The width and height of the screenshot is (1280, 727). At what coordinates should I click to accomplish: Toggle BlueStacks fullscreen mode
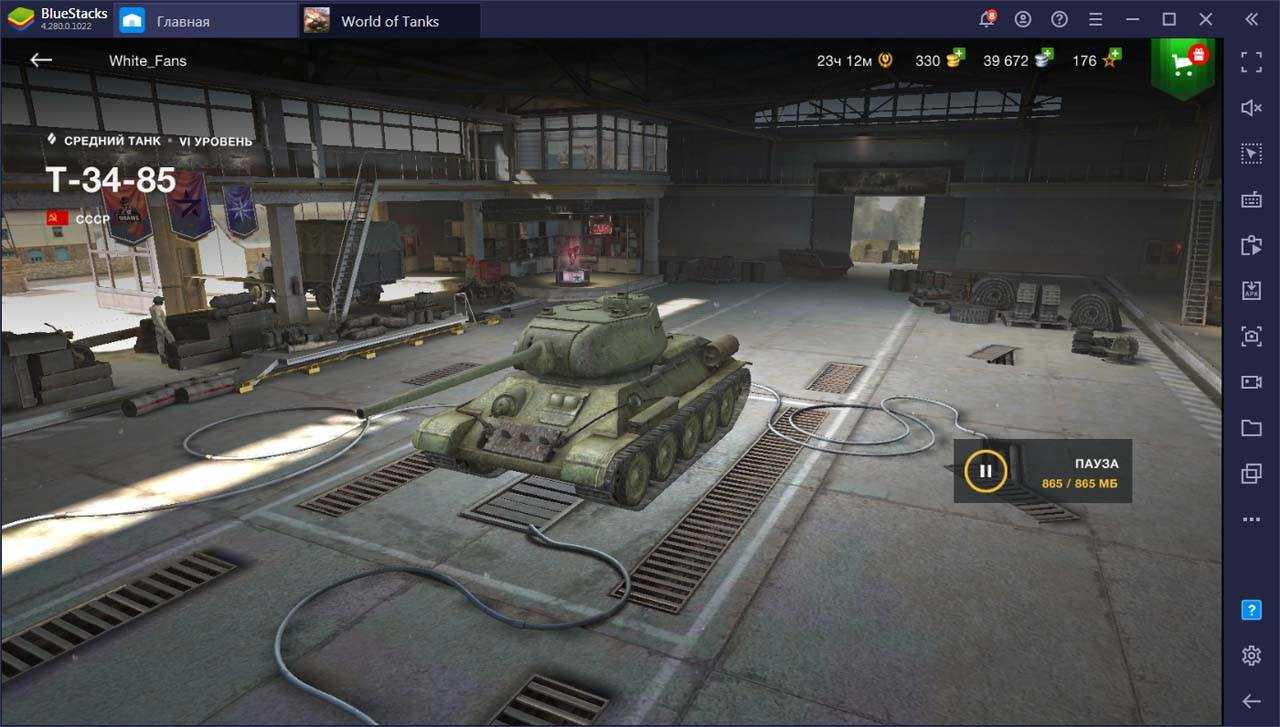(x=1251, y=62)
